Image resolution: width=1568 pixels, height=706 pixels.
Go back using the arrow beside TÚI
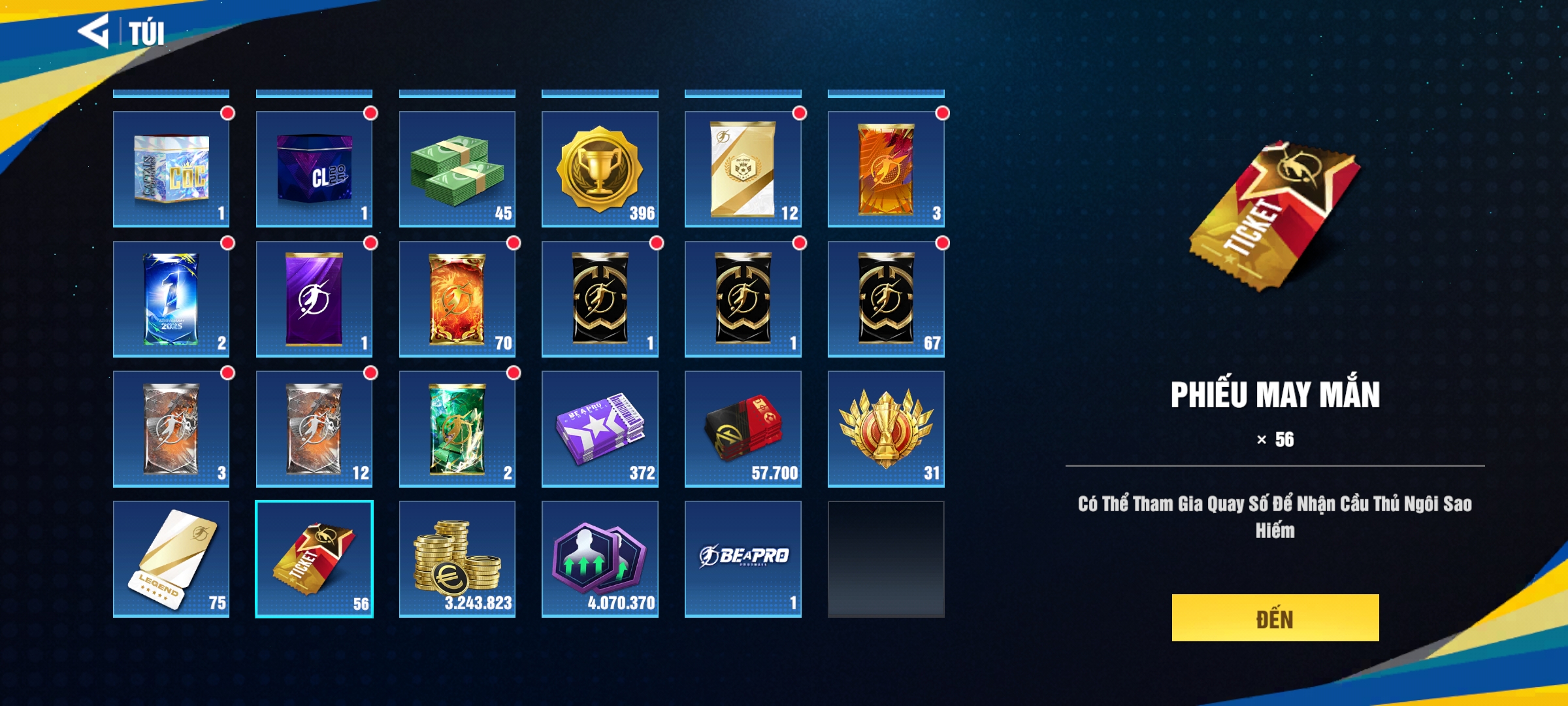[x=93, y=31]
